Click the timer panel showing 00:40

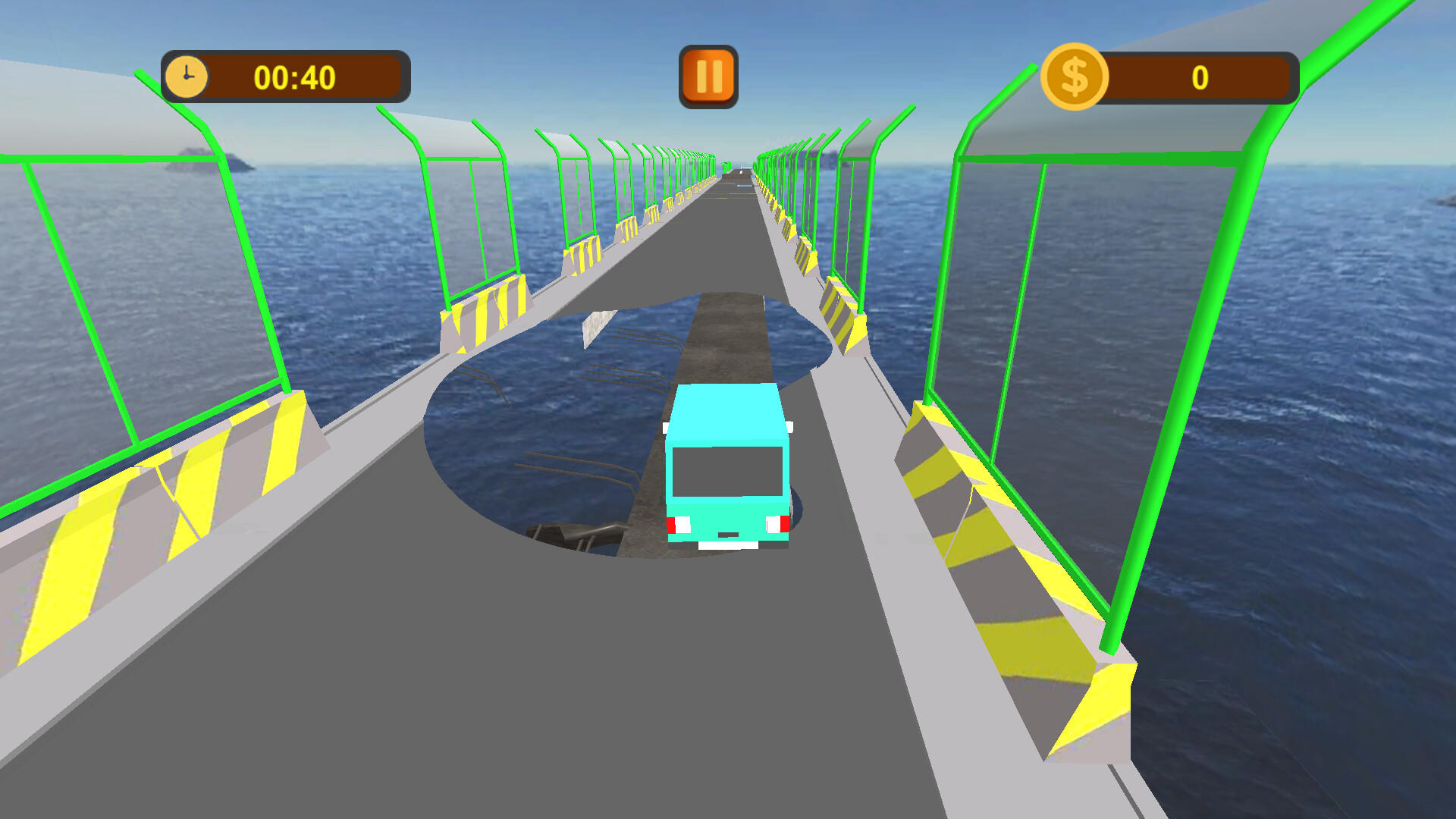(284, 76)
